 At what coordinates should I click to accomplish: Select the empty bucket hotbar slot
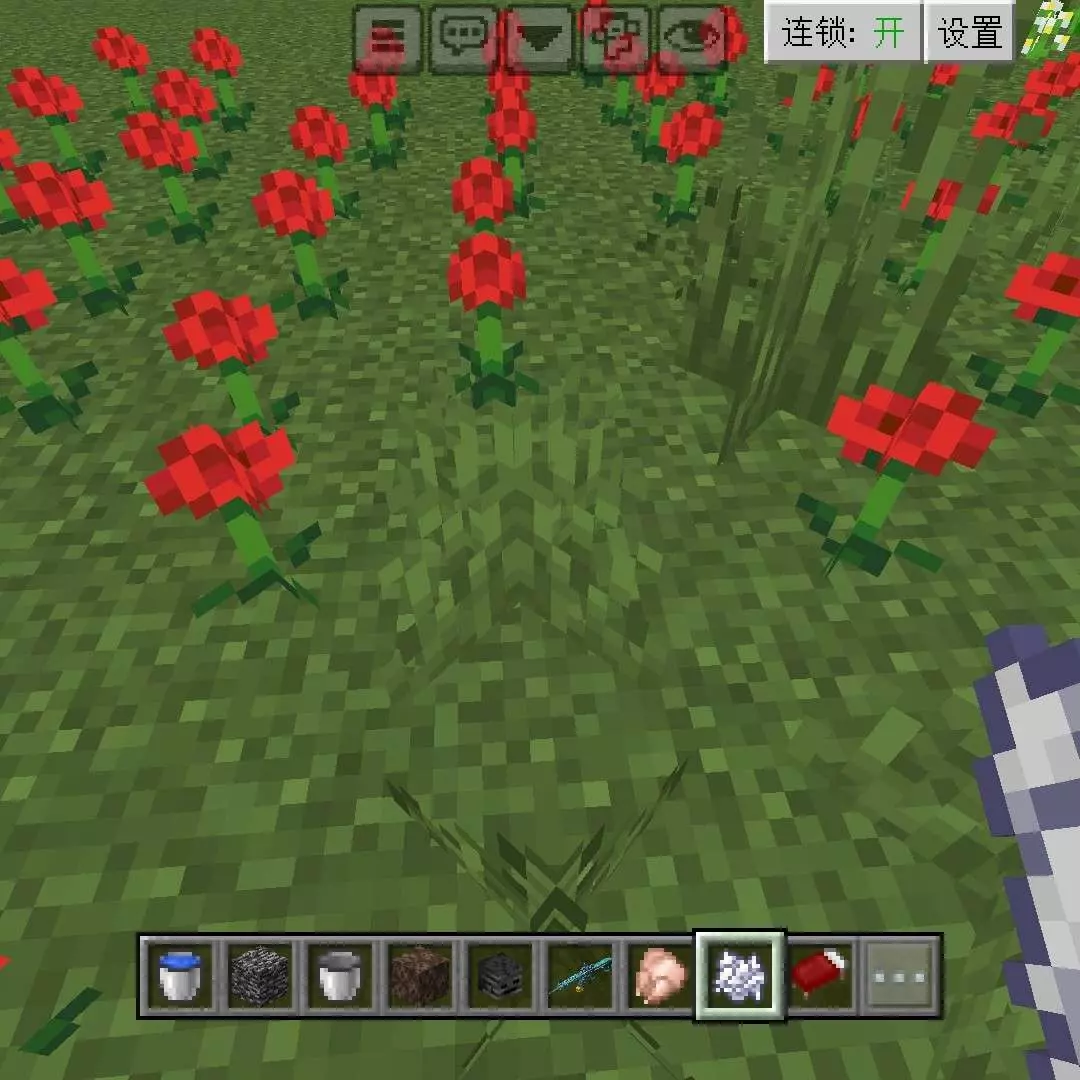coord(342,975)
